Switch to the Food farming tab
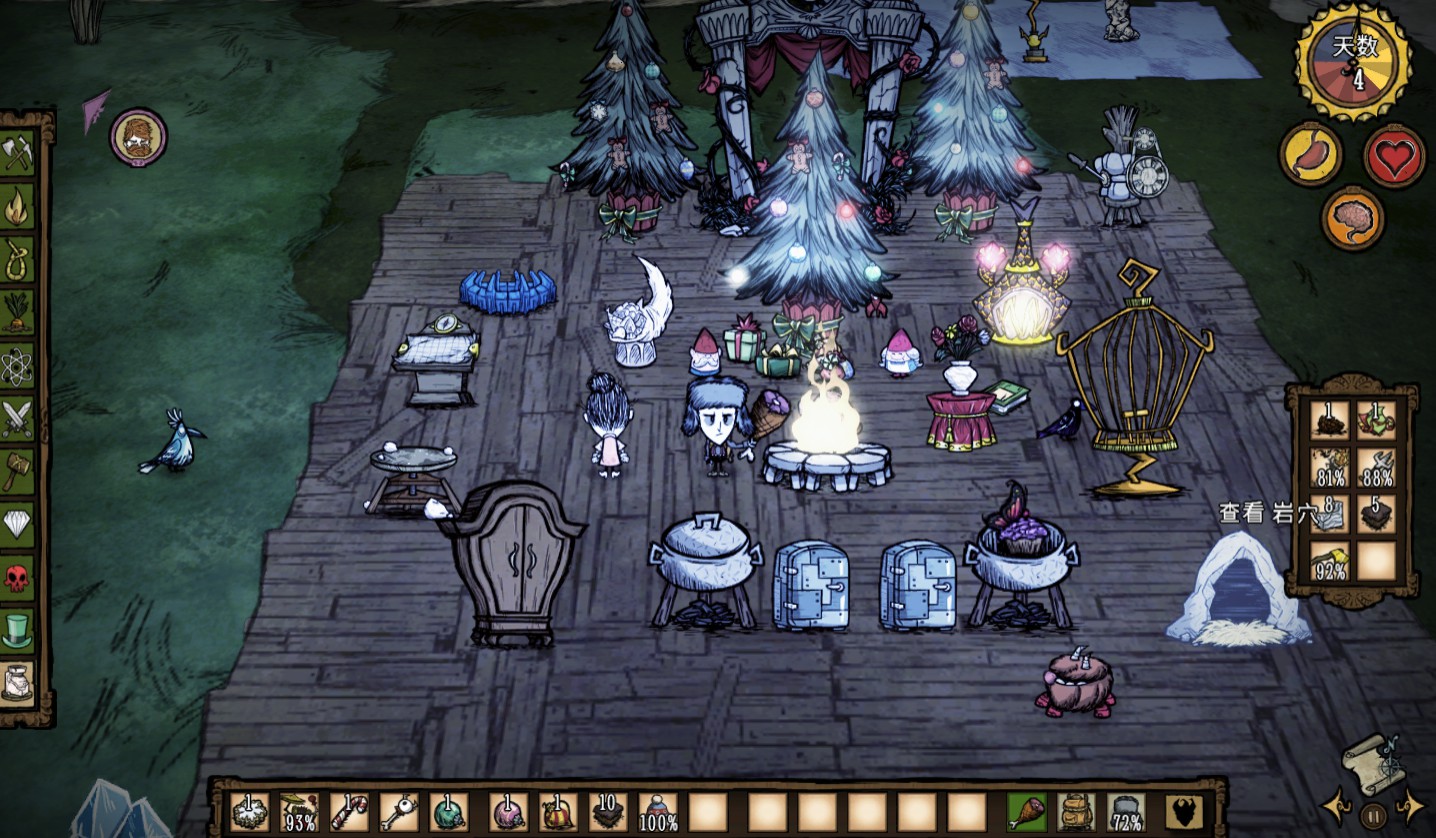The width and height of the screenshot is (1436, 838). (x=18, y=313)
